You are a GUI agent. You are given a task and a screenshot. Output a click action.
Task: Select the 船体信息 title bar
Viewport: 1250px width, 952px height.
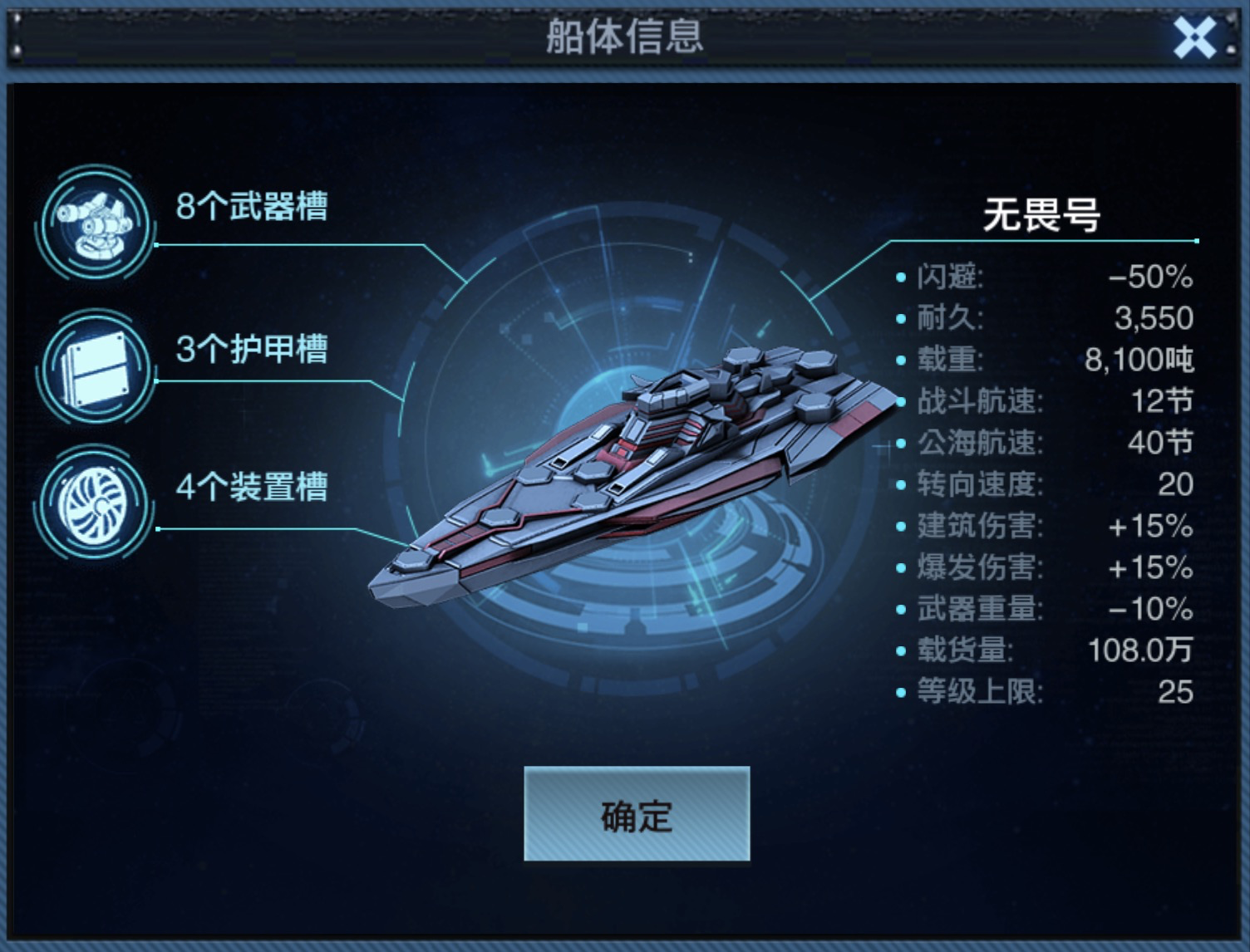(x=625, y=35)
